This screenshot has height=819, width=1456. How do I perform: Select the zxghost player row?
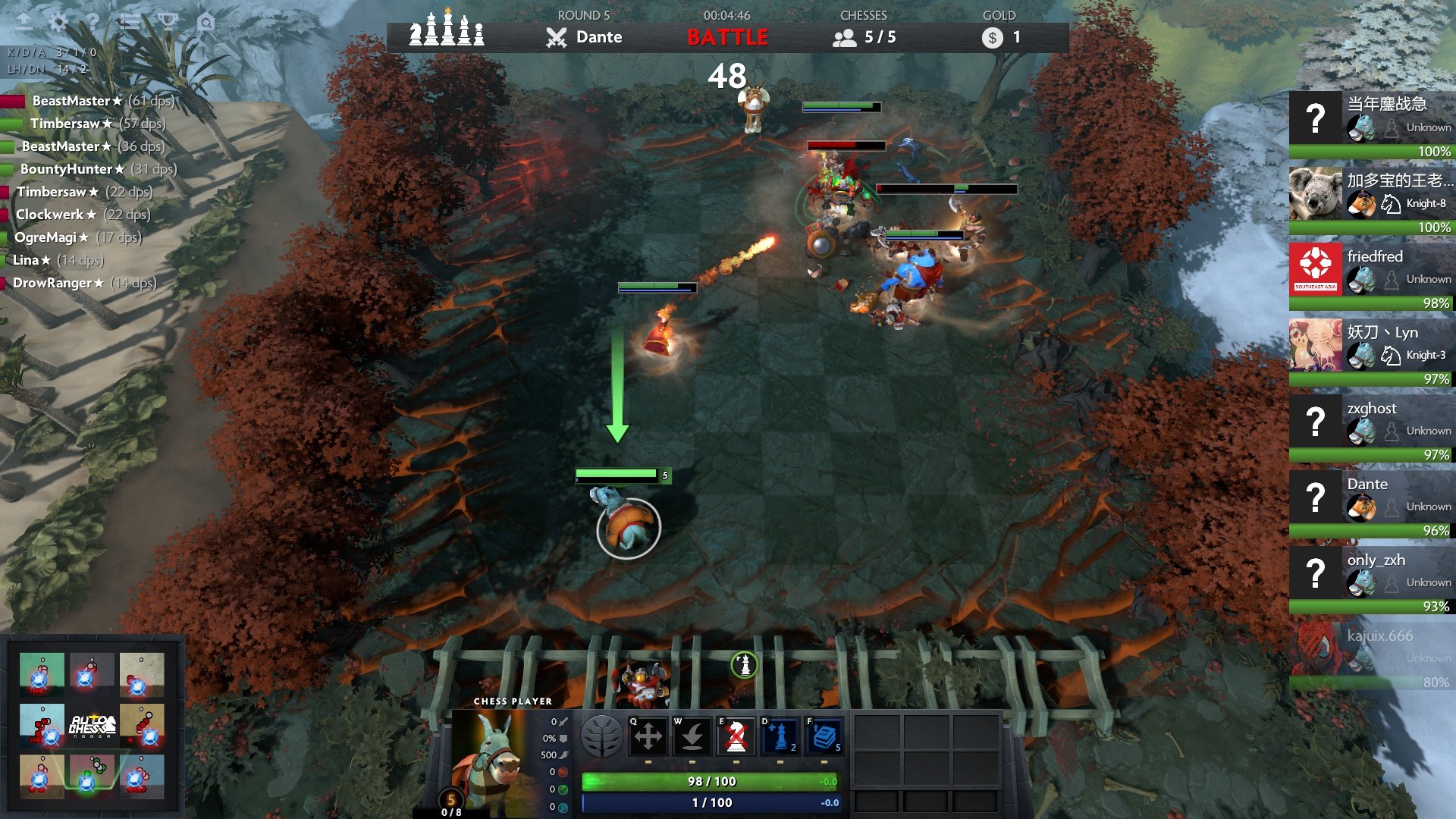point(1371,428)
